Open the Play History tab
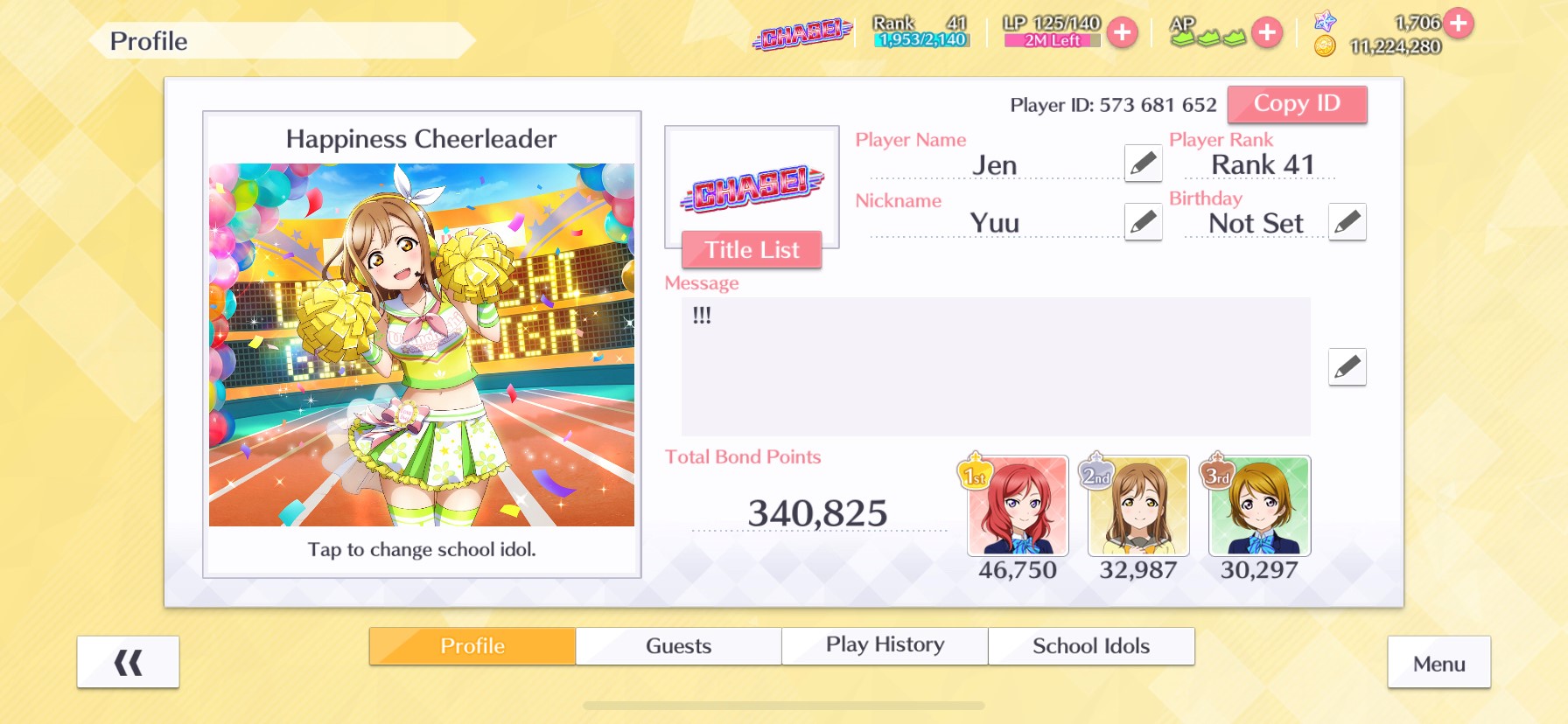This screenshot has width=1568, height=724. click(885, 646)
